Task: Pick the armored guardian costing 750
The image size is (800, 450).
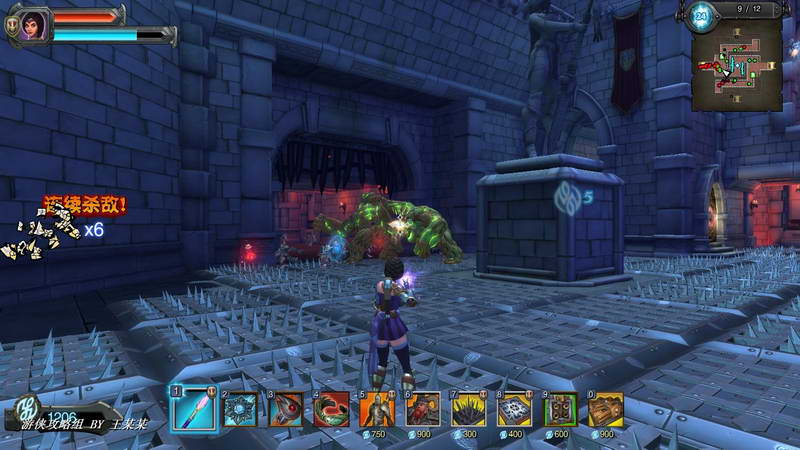Action: coord(377,409)
